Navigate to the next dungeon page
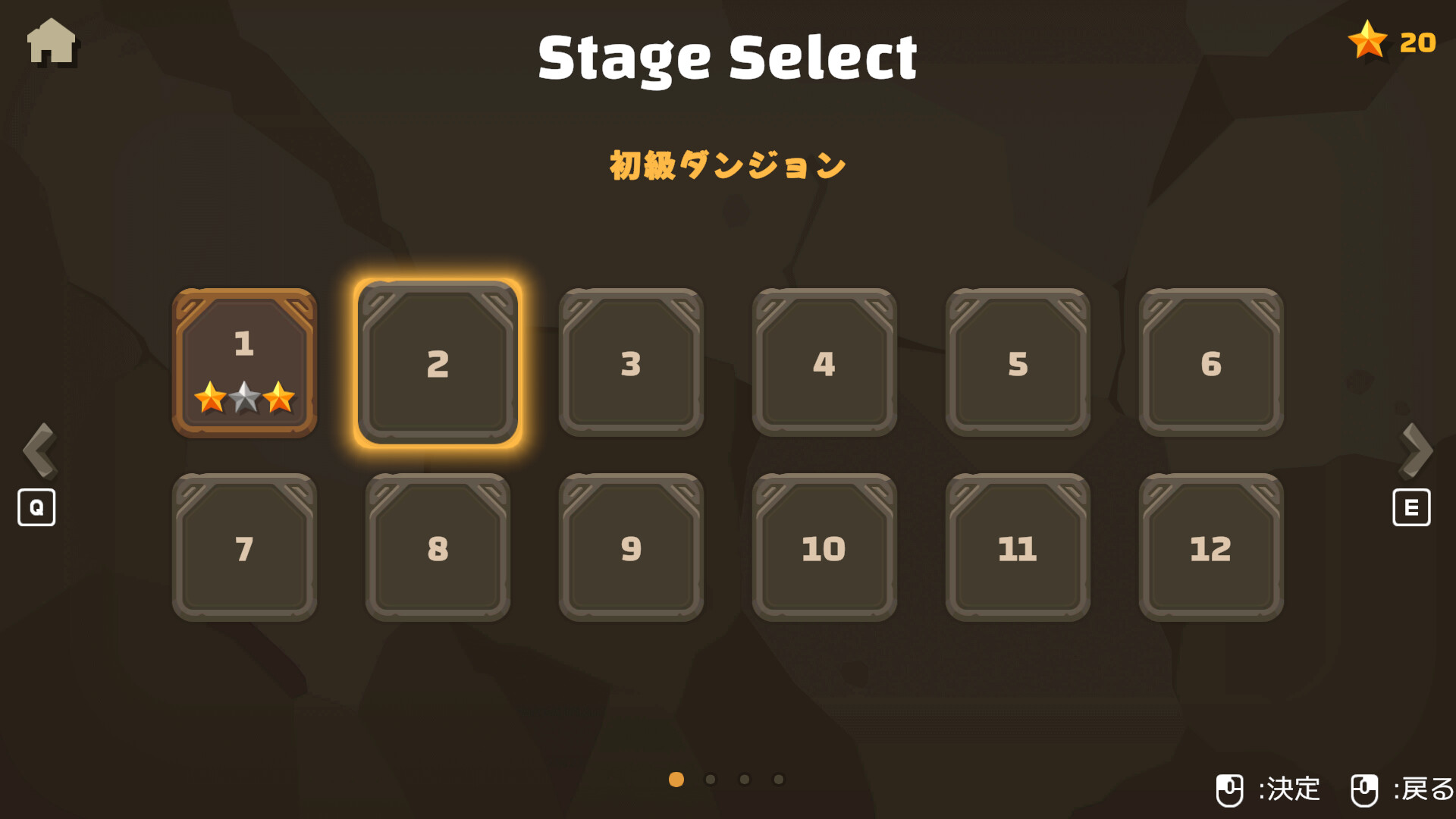 pos(1415,450)
